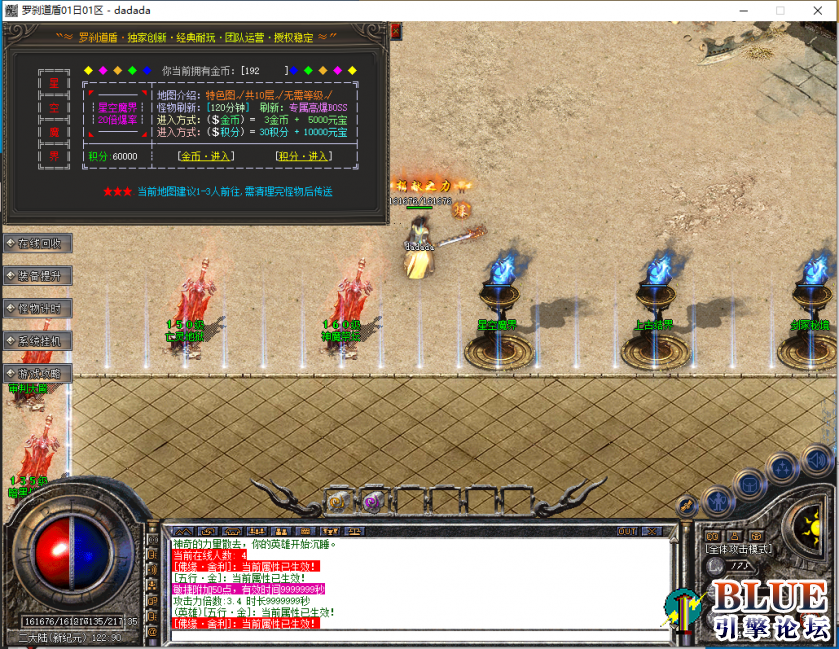Image resolution: width=839 pixels, height=649 pixels.
Task: Open the 系统挂机 side menu
Action: coord(38,341)
